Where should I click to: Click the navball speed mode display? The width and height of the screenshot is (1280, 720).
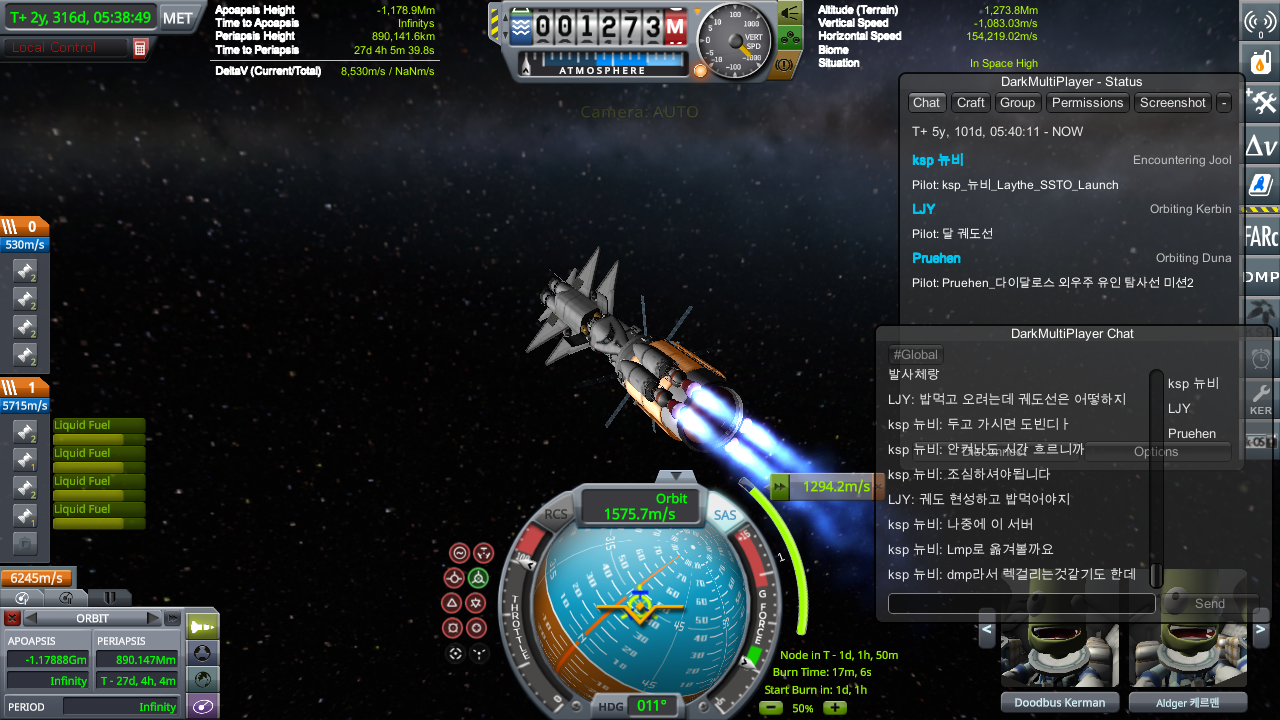(640, 506)
